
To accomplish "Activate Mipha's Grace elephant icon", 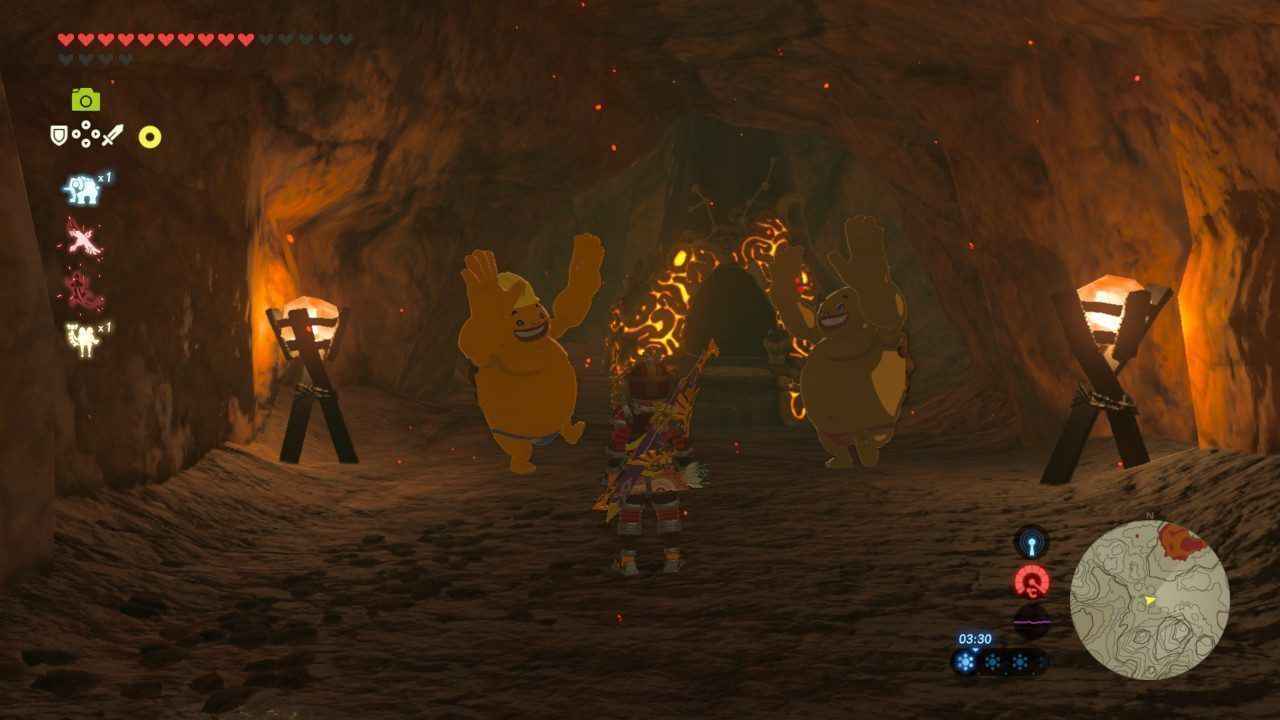I will point(83,189).
